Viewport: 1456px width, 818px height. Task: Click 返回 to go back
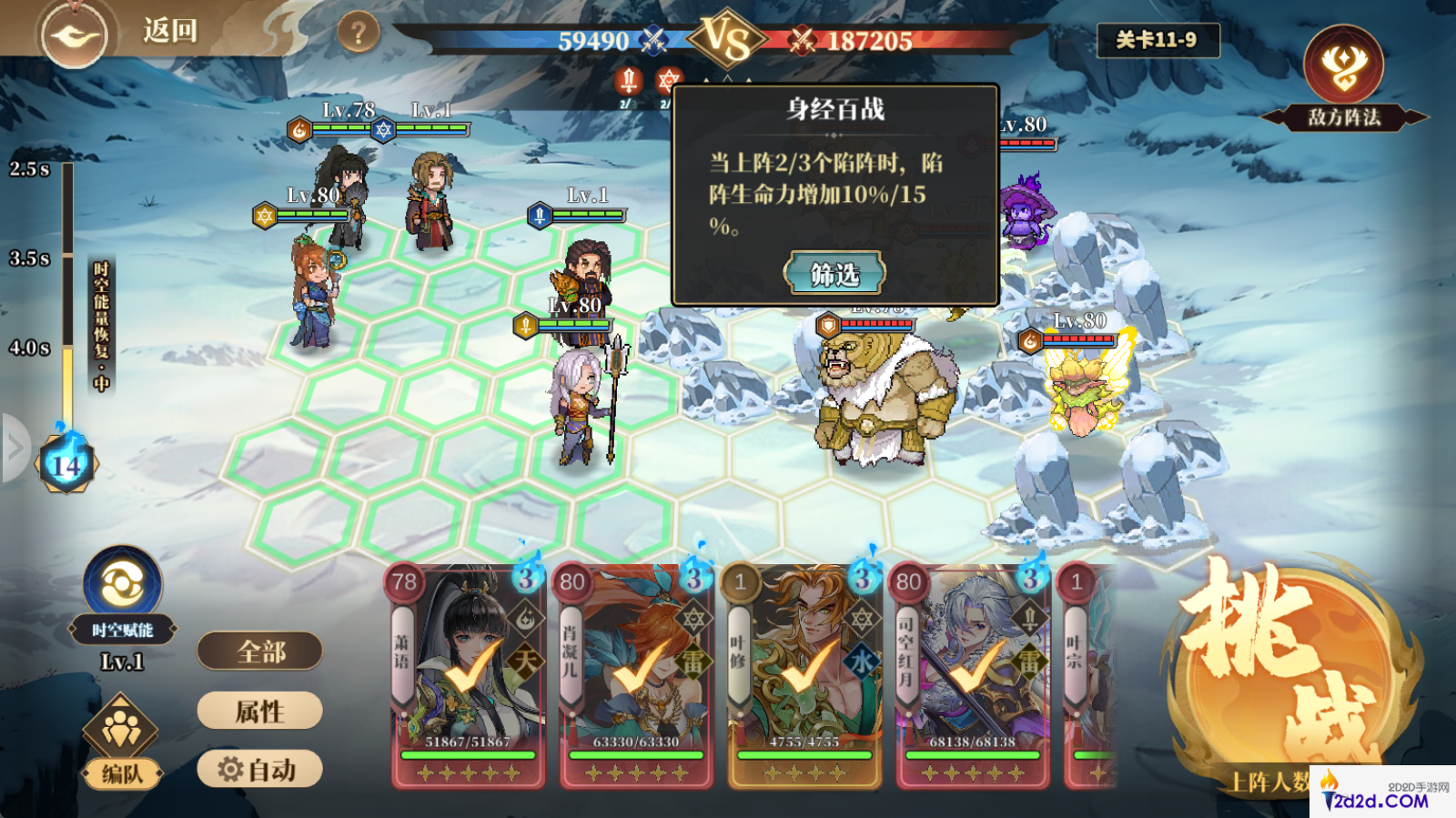(169, 29)
